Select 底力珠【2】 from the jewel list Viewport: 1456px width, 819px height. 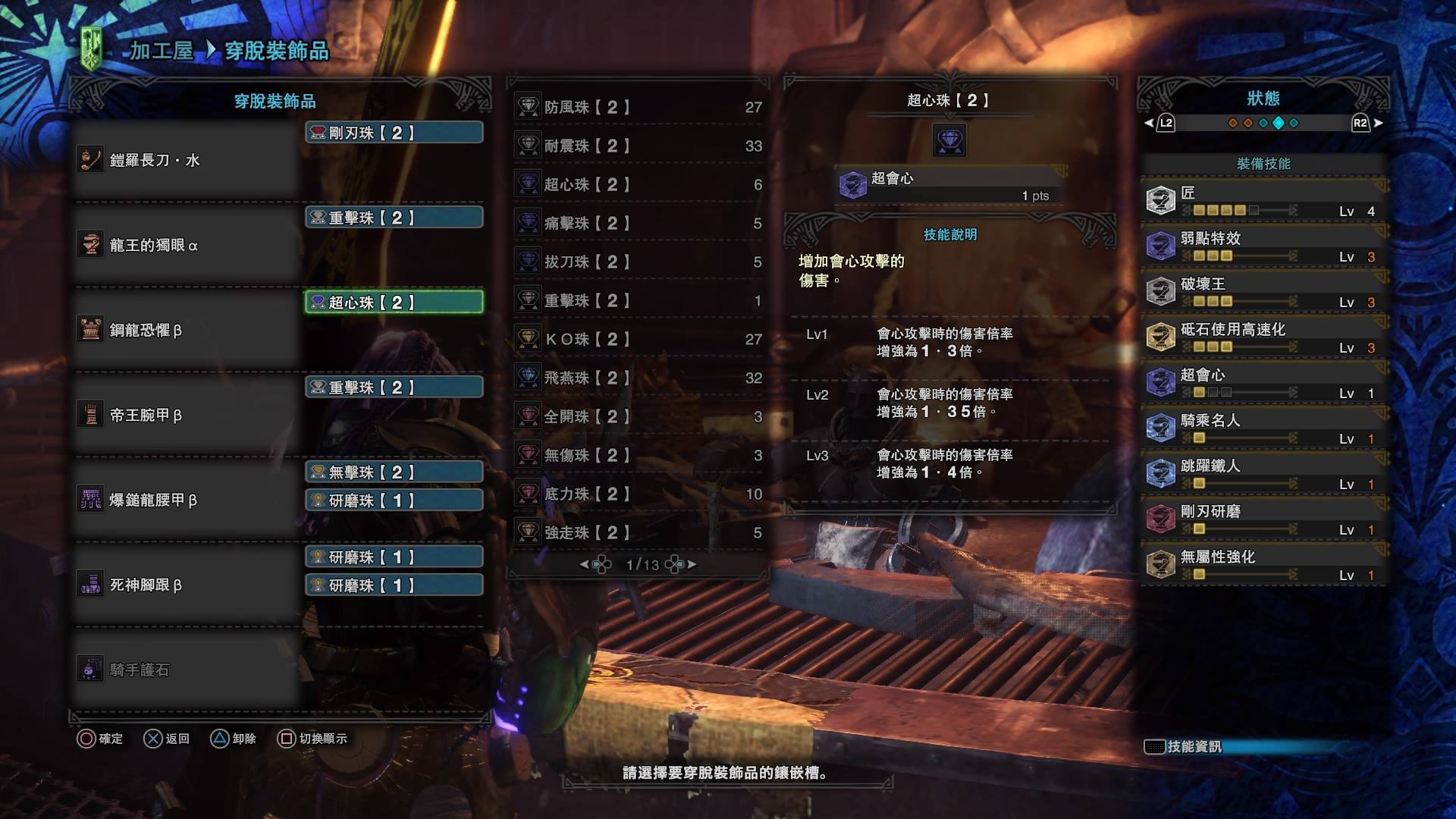(x=638, y=494)
